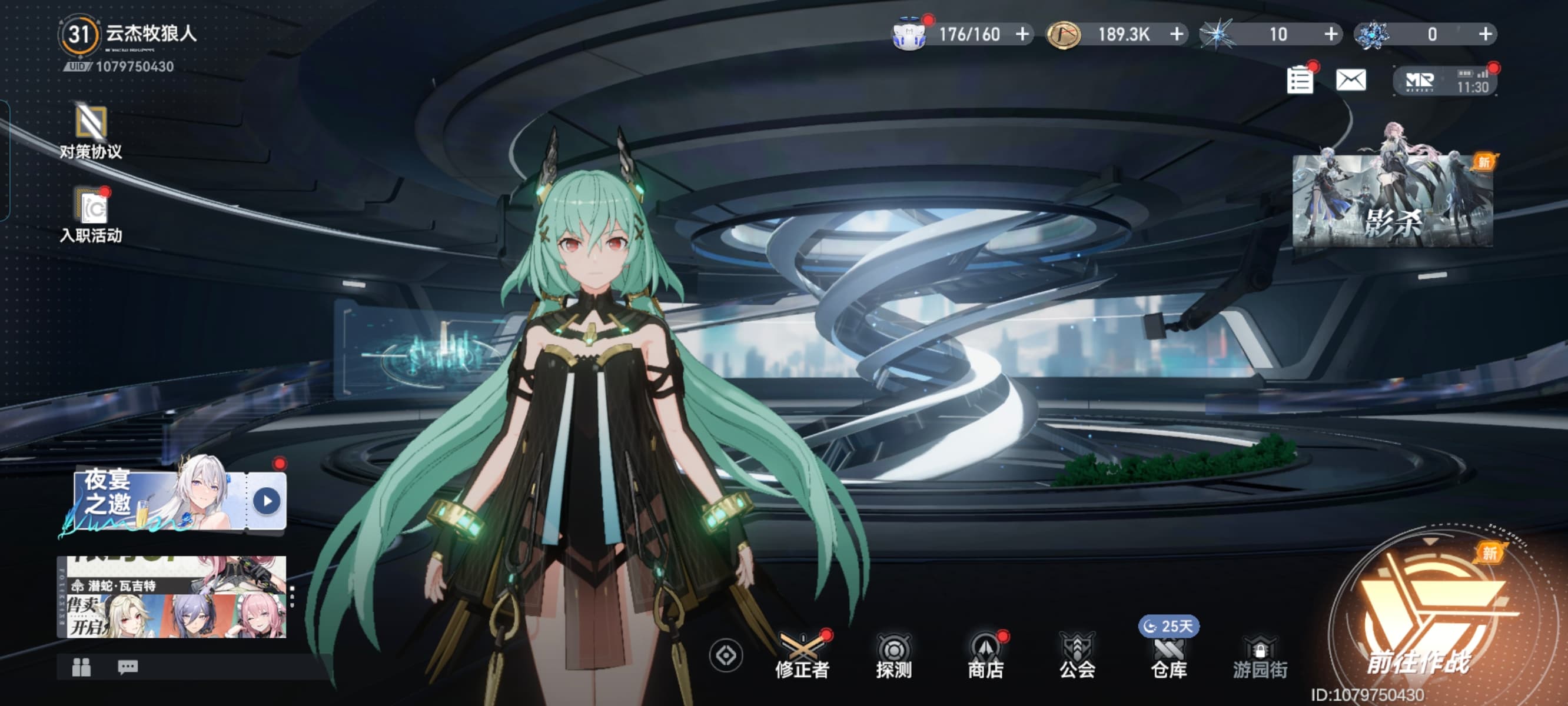Open the mailbox envelope icon
Image resolution: width=1568 pixels, height=706 pixels.
[1351, 80]
